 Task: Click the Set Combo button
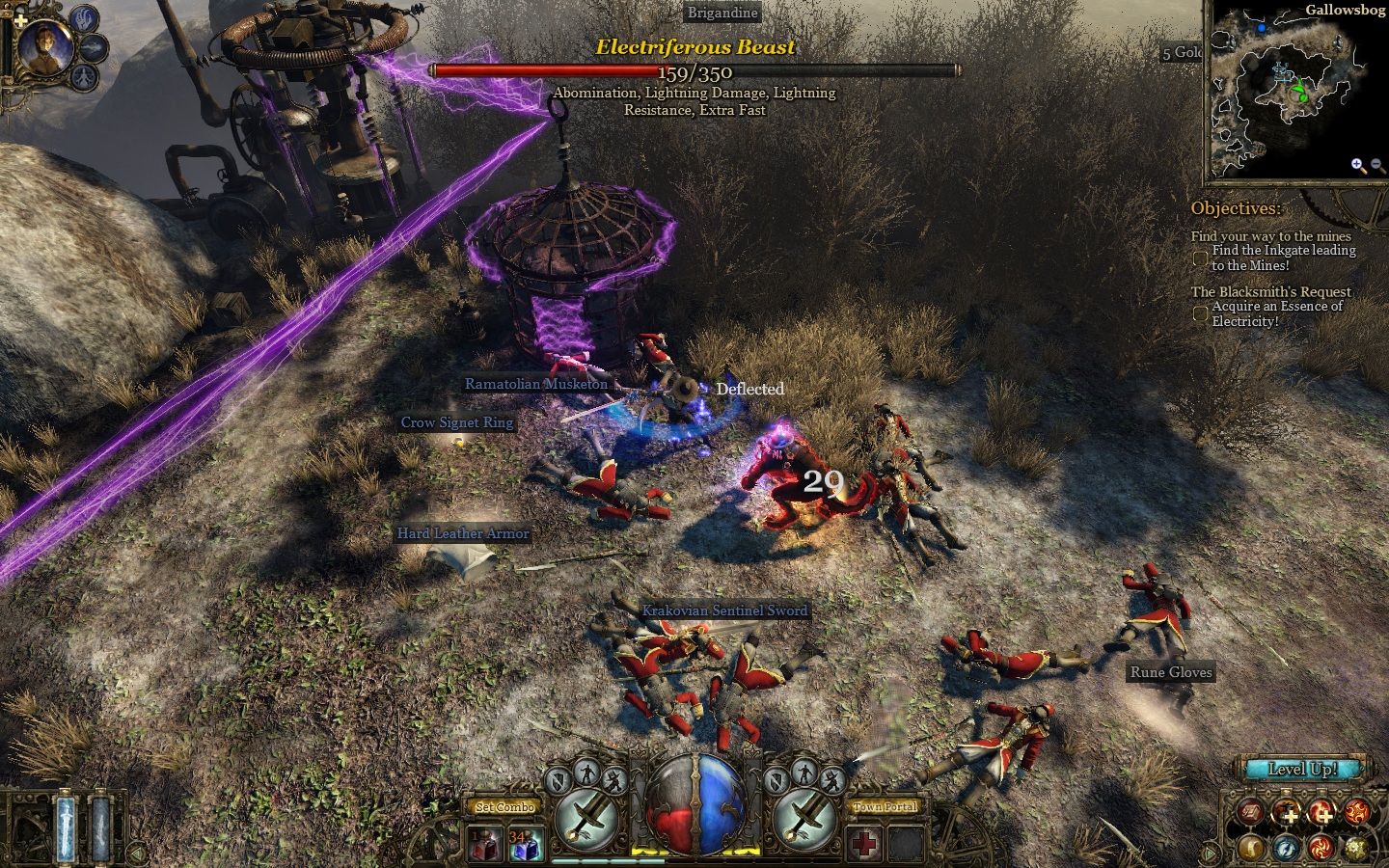click(x=504, y=807)
